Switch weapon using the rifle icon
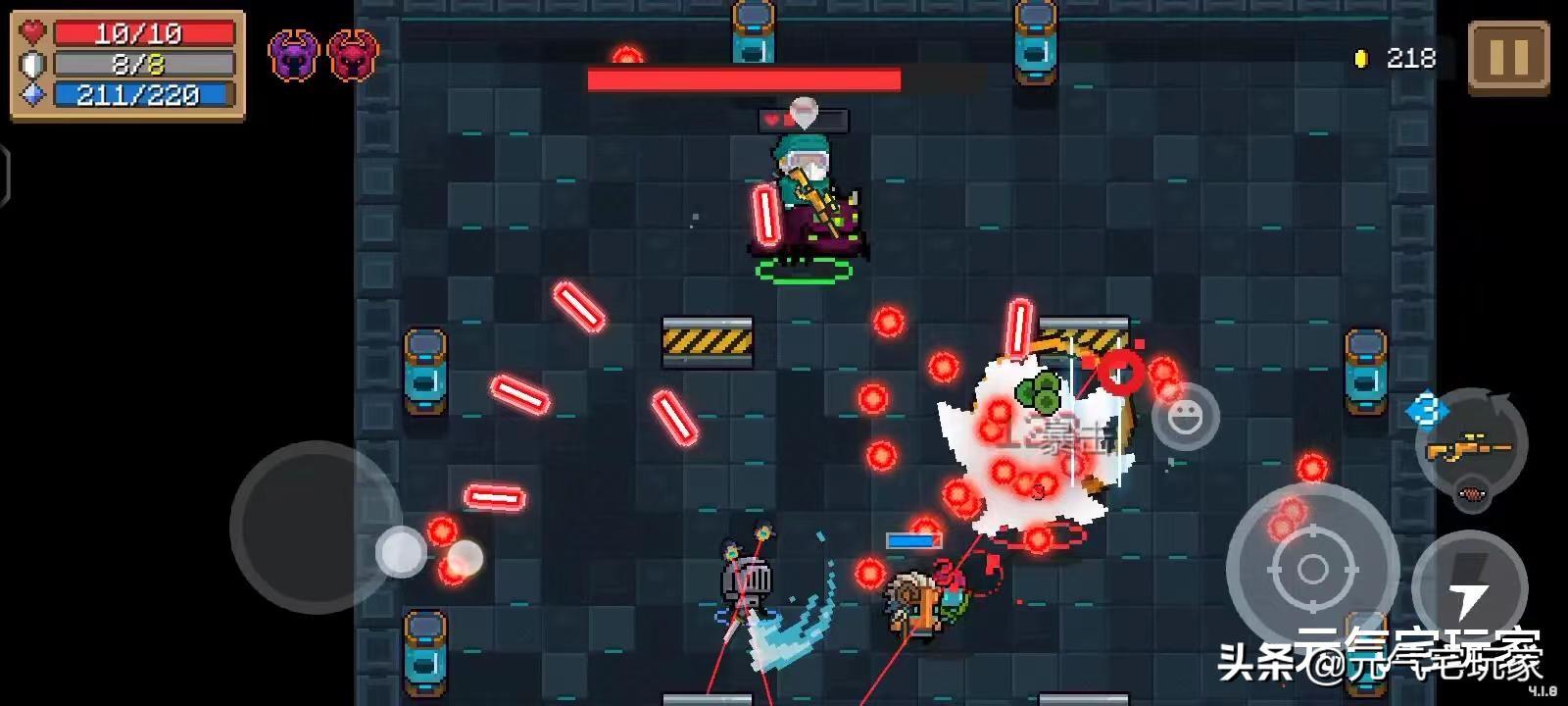This screenshot has width=1568, height=706. point(1471,448)
